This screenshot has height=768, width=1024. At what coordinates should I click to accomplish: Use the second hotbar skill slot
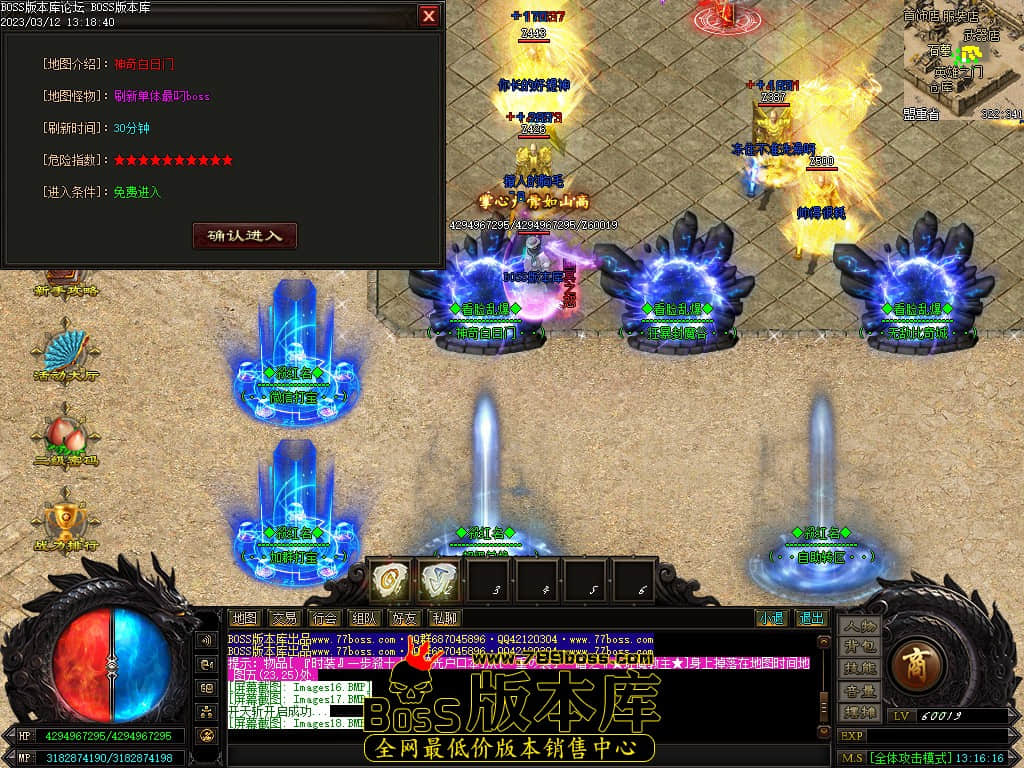pyautogui.click(x=438, y=579)
